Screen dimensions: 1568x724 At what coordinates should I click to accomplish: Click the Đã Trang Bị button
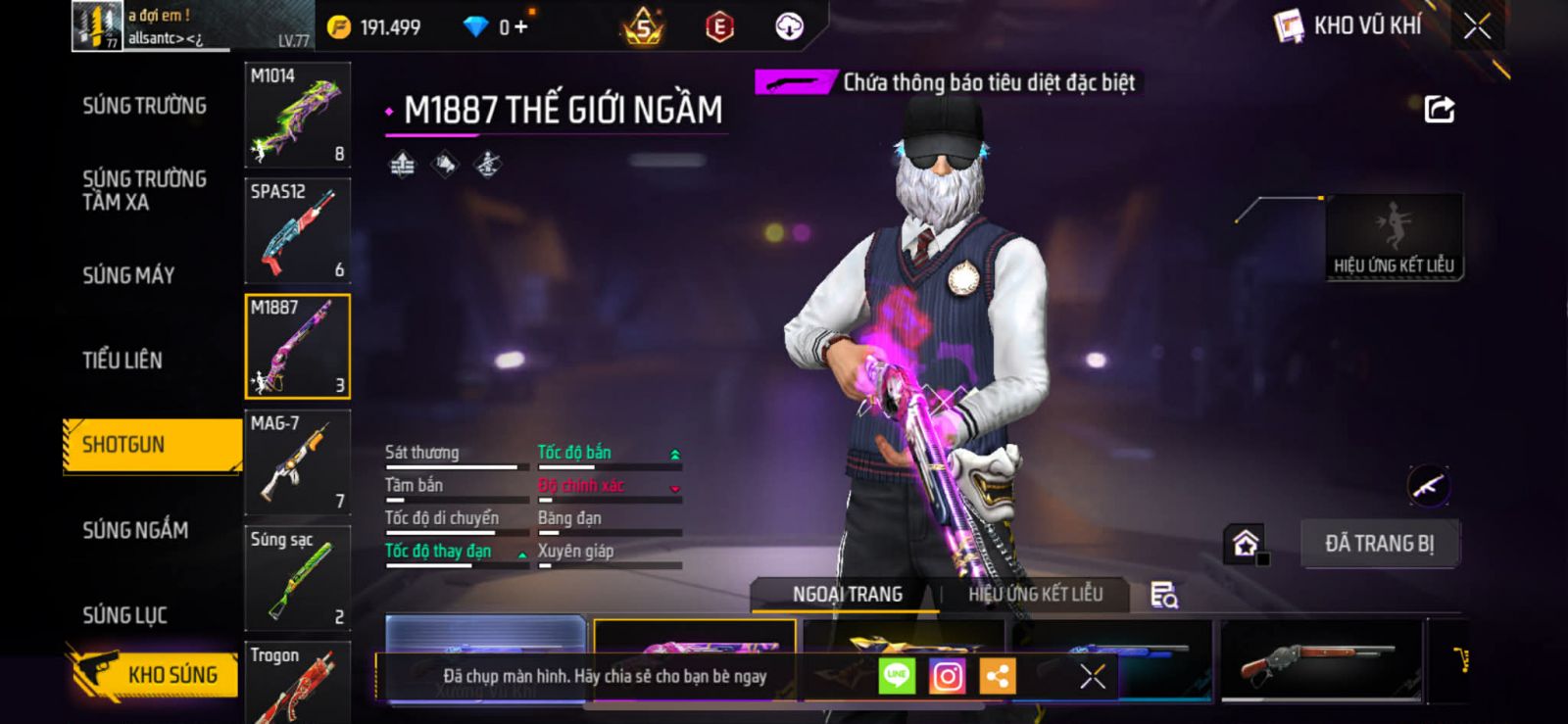coord(1380,544)
